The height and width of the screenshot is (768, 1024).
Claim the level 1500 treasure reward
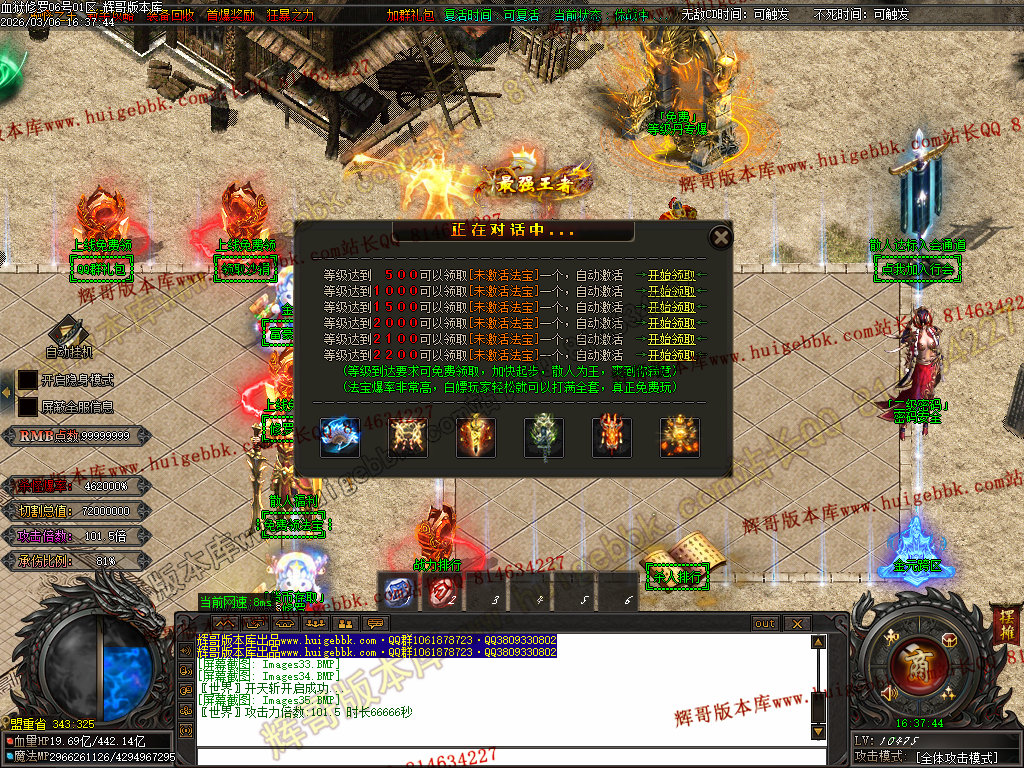[x=671, y=307]
